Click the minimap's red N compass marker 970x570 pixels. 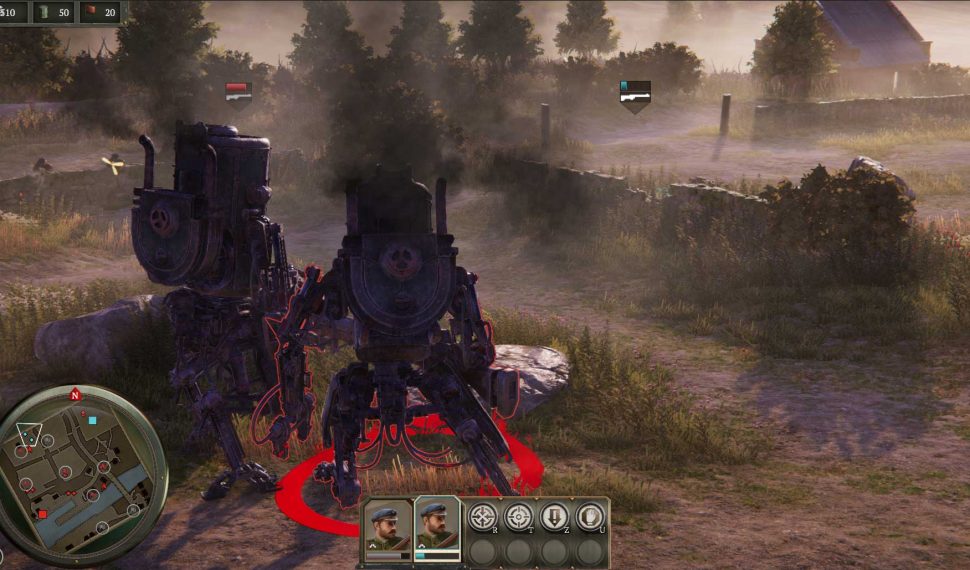click(74, 395)
